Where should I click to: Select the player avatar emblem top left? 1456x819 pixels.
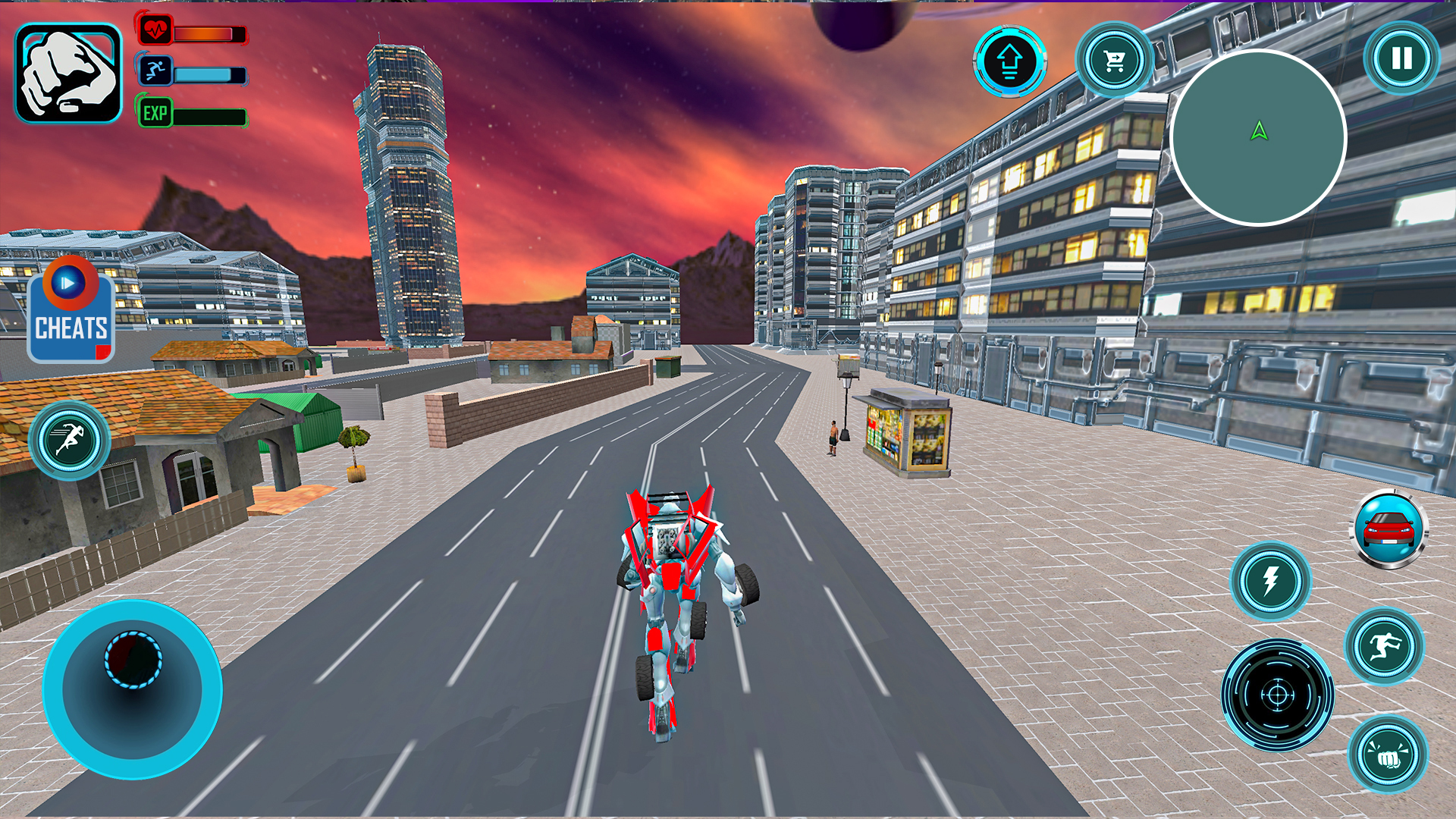point(71,72)
